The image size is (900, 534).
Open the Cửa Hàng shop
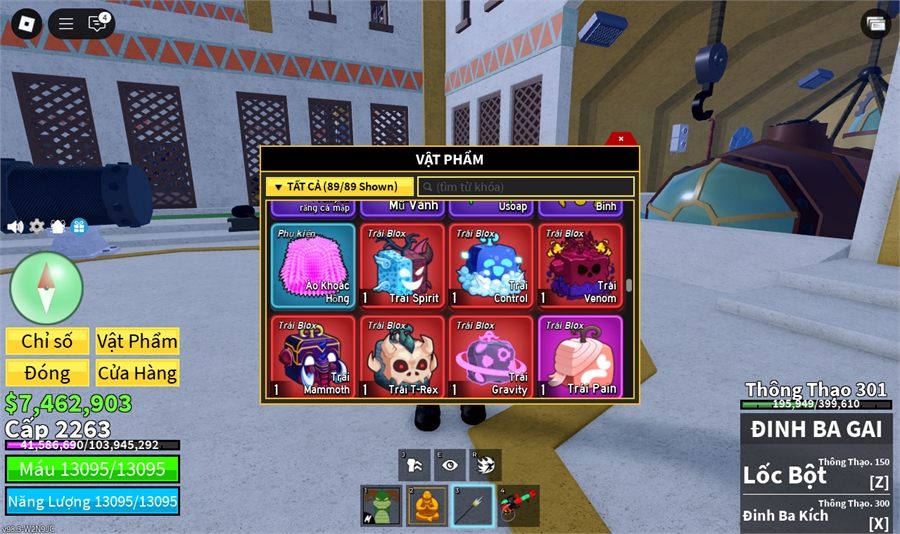pyautogui.click(x=137, y=373)
